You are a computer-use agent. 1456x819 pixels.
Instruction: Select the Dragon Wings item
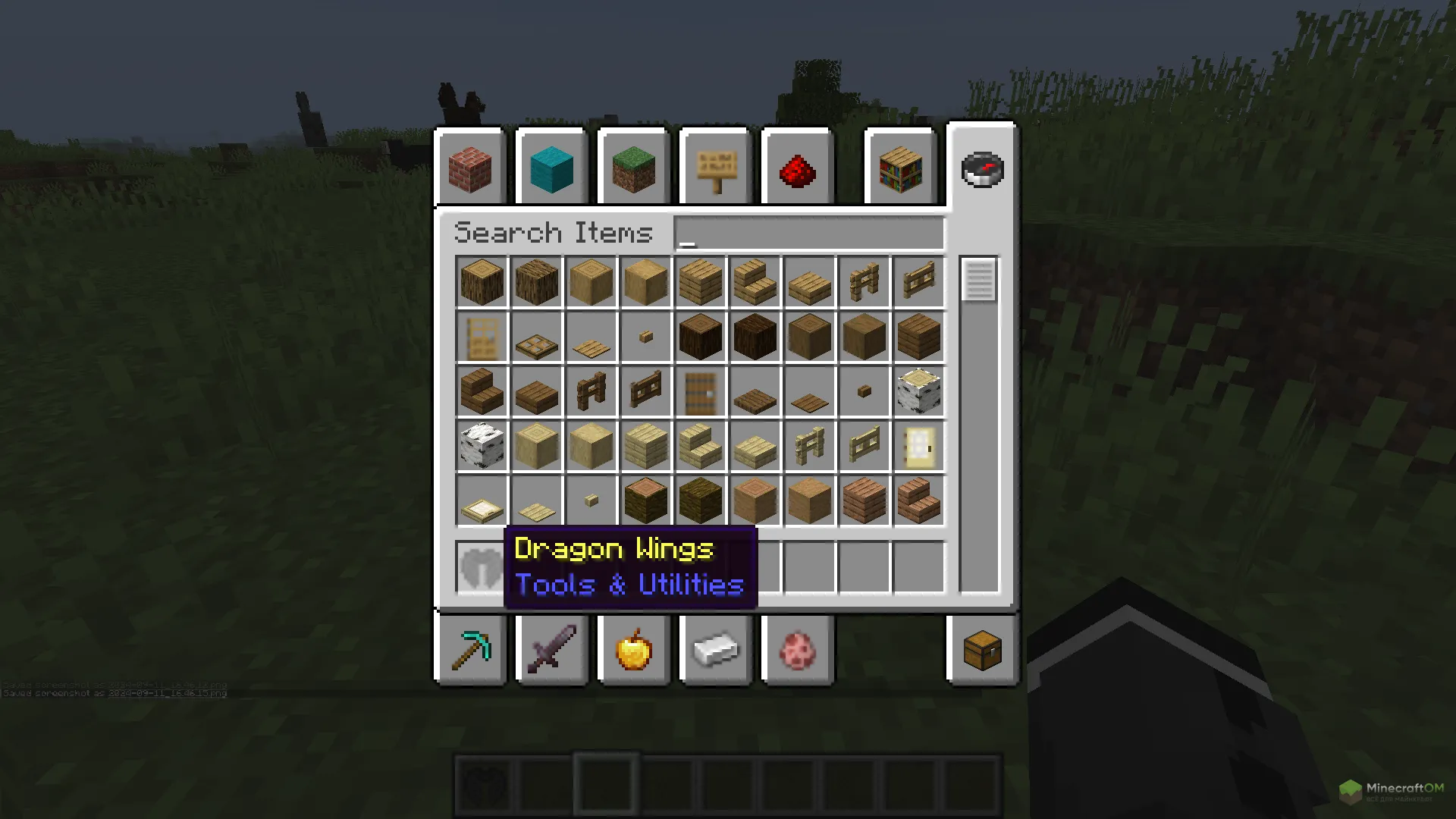(482, 568)
